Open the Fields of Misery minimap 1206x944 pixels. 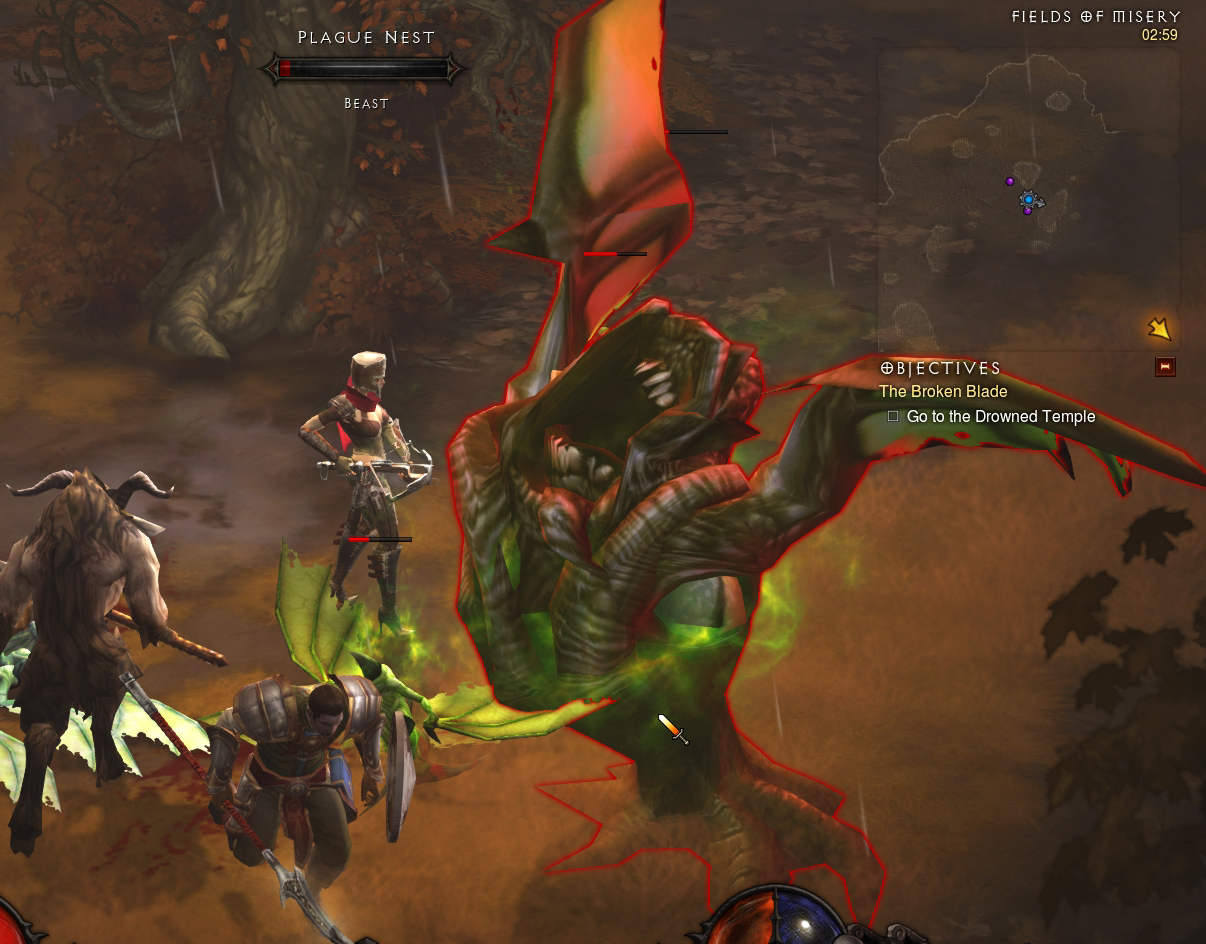pyautogui.click(x=1028, y=200)
